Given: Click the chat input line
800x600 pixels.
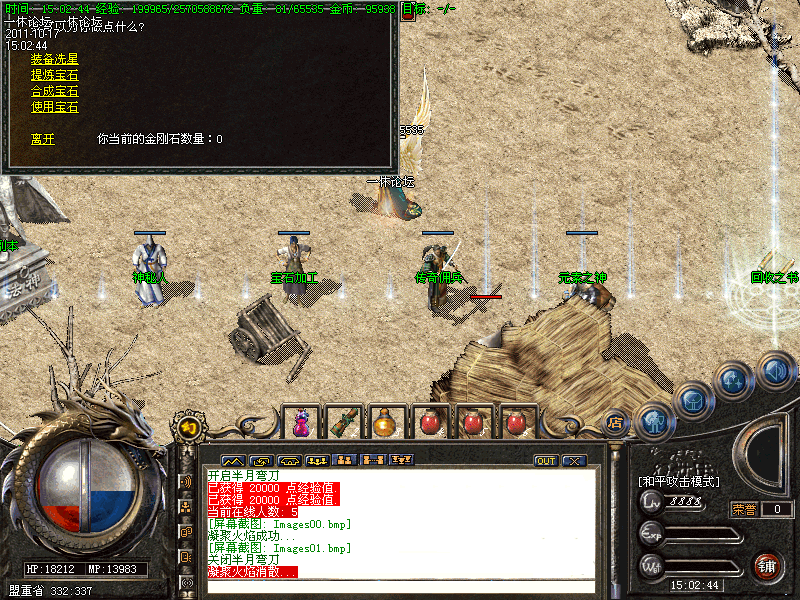Looking at the screenshot, I should pos(400,587).
